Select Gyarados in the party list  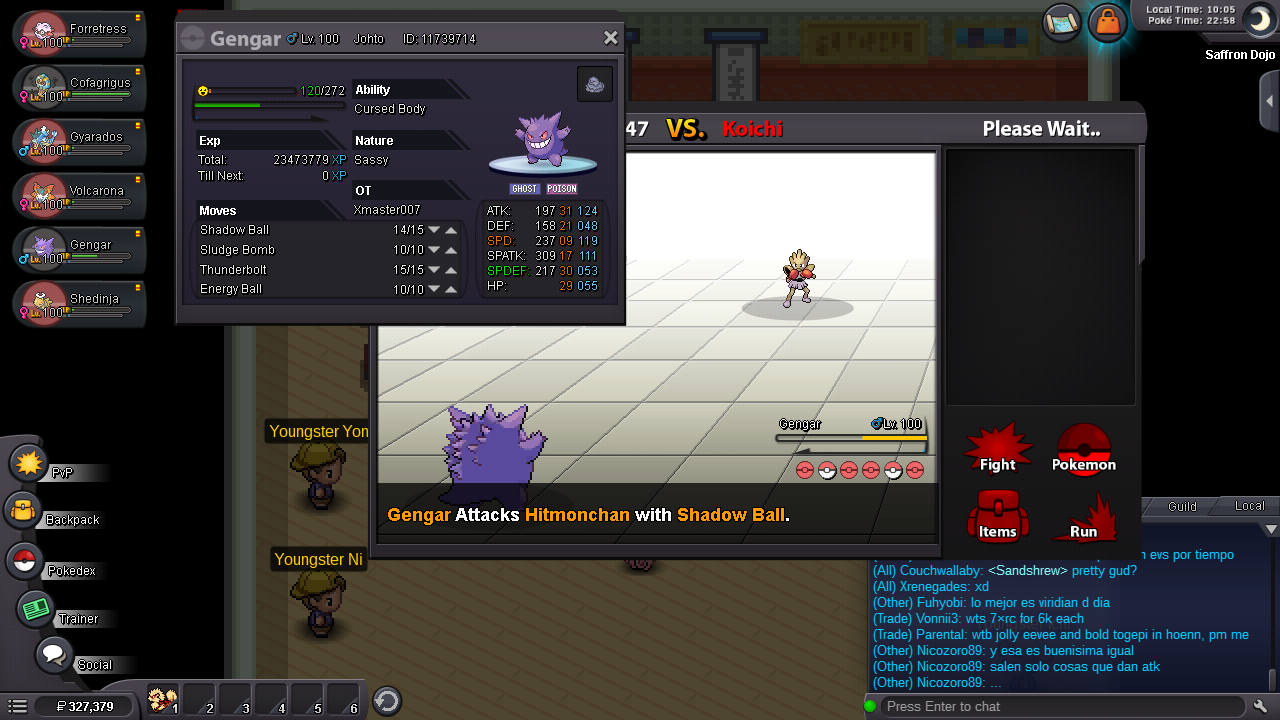tap(80, 142)
